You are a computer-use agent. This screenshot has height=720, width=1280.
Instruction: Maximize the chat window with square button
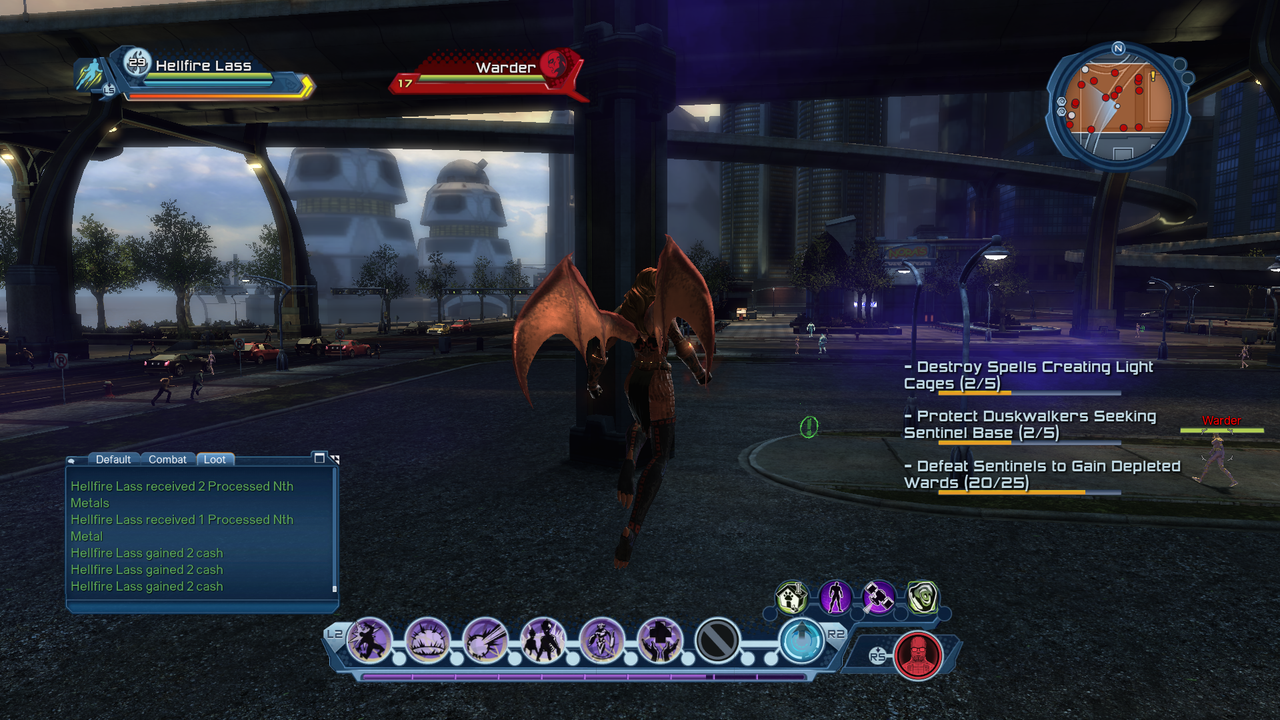tap(319, 458)
